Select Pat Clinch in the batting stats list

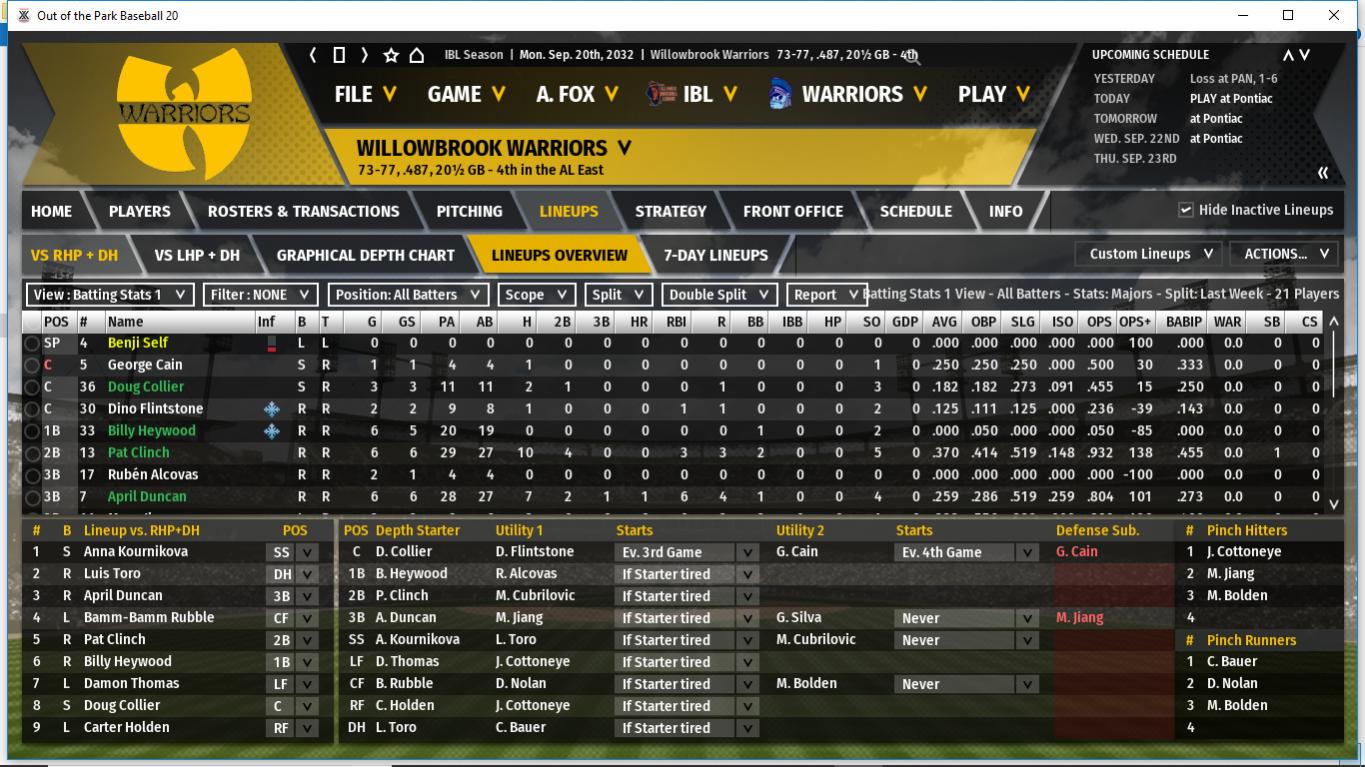point(139,452)
